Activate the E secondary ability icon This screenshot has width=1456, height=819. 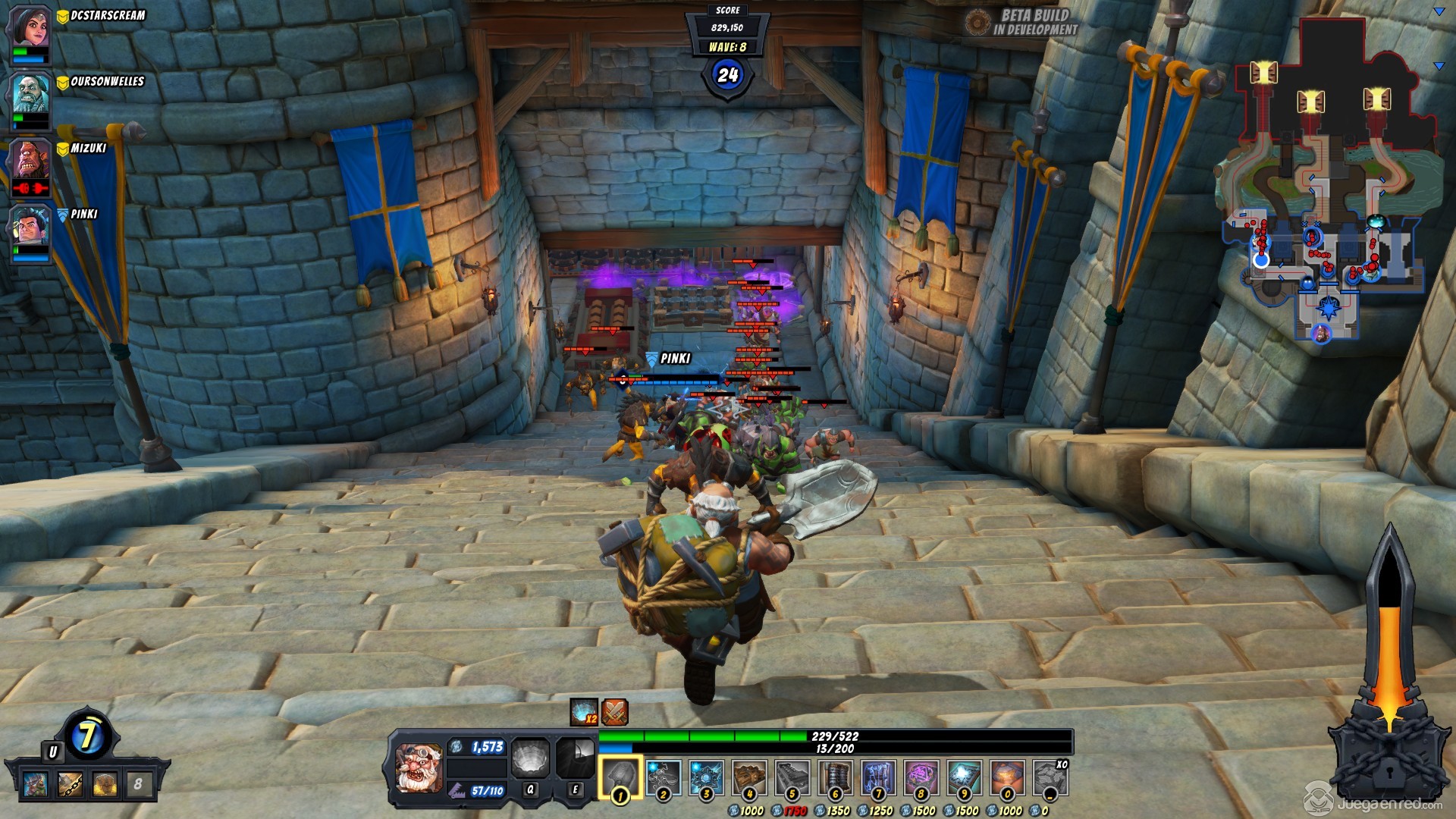575,759
